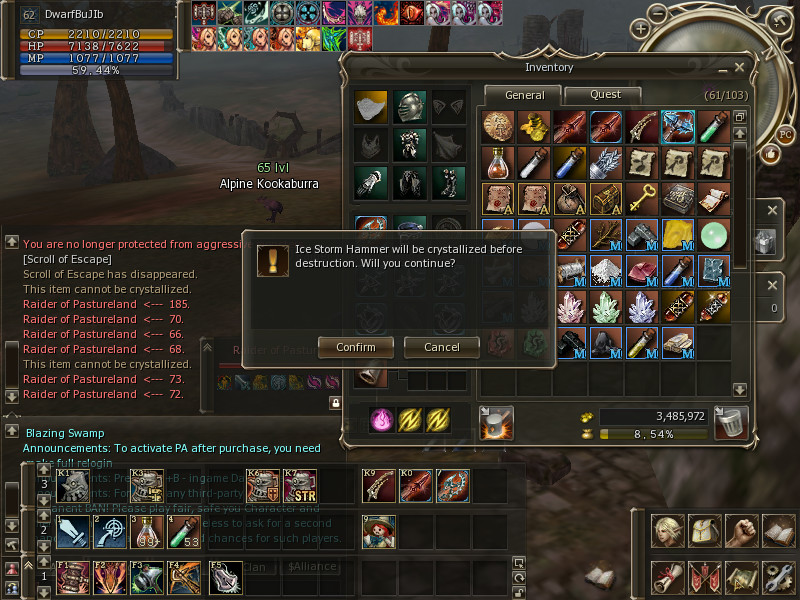800x600 pixels.
Task: Use the sword attack skill on hotbar
Action: point(73,532)
